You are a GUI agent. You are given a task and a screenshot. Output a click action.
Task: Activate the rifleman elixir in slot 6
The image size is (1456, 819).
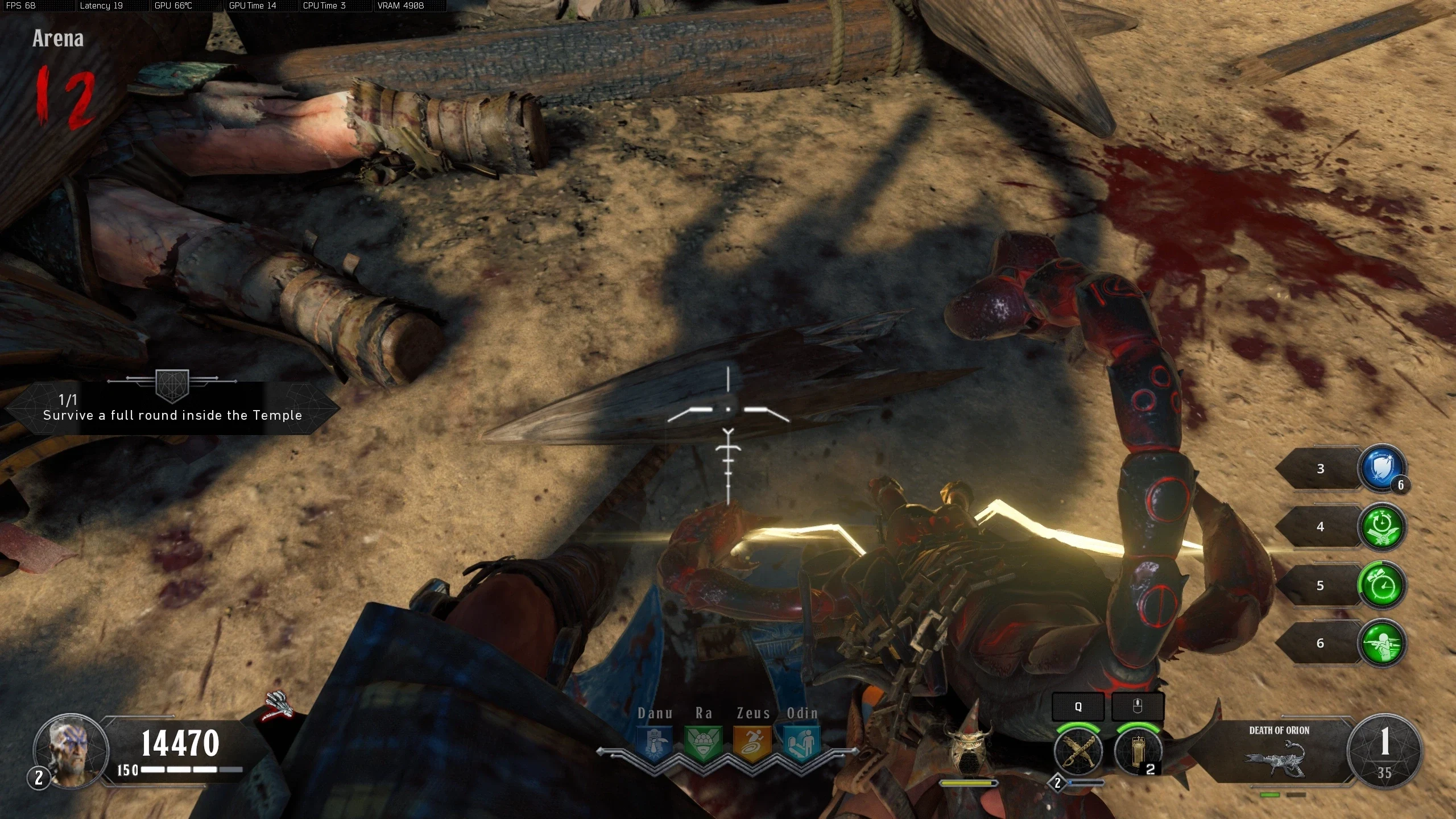tap(1381, 643)
